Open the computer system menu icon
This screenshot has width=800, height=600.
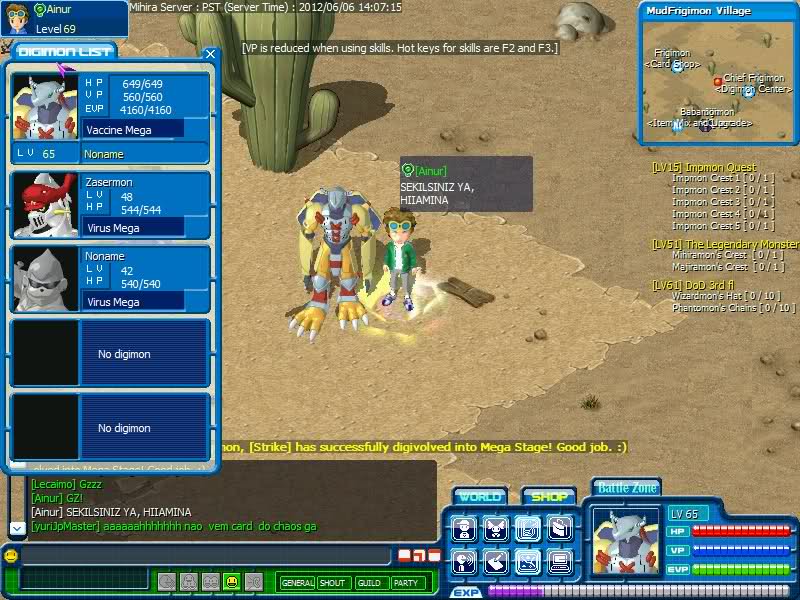pyautogui.click(x=561, y=562)
